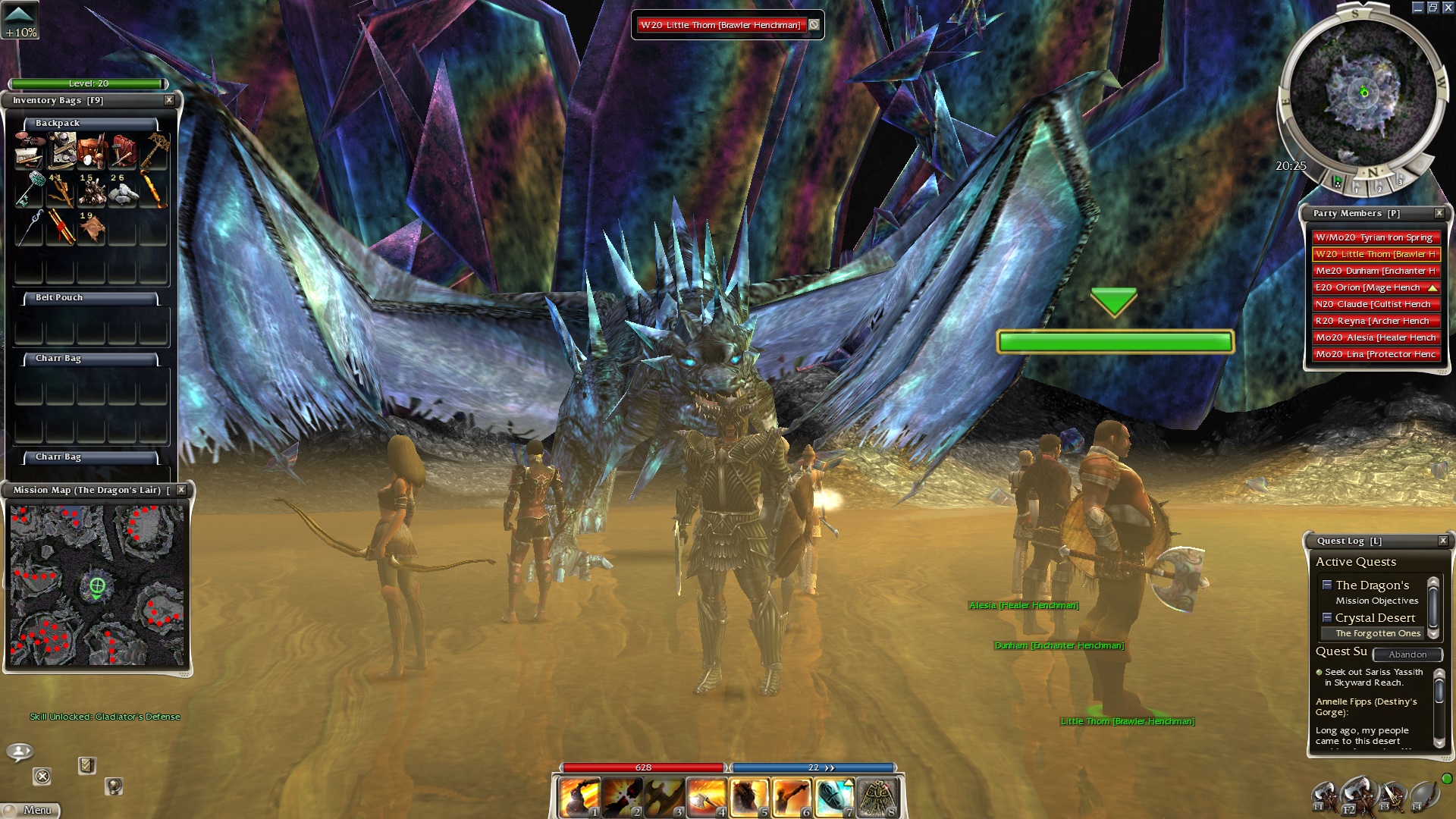Select Dunham the Enchanter Henchman in party

pos(1374,271)
